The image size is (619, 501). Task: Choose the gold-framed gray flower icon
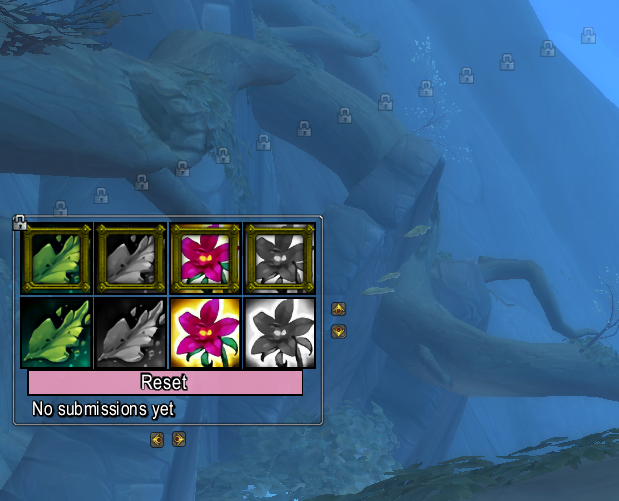point(280,258)
